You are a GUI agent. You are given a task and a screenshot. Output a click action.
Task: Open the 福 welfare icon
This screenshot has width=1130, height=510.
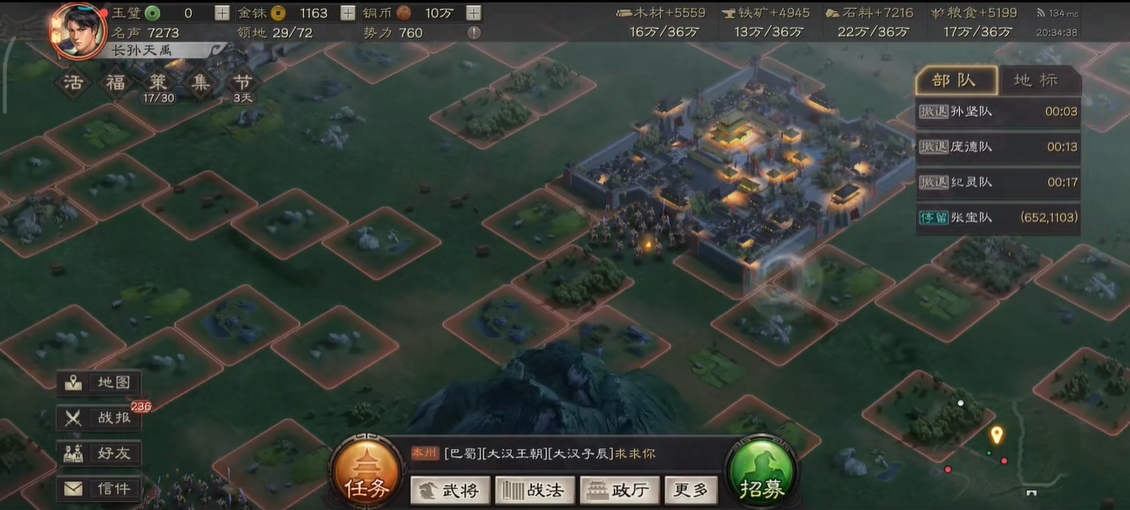[x=115, y=83]
